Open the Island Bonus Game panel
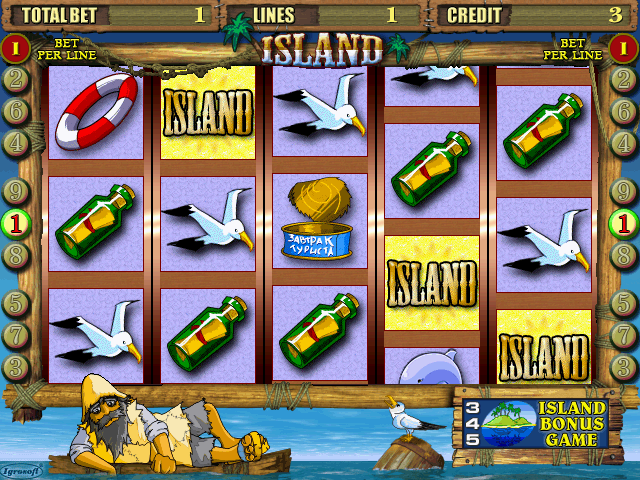 click(531, 423)
